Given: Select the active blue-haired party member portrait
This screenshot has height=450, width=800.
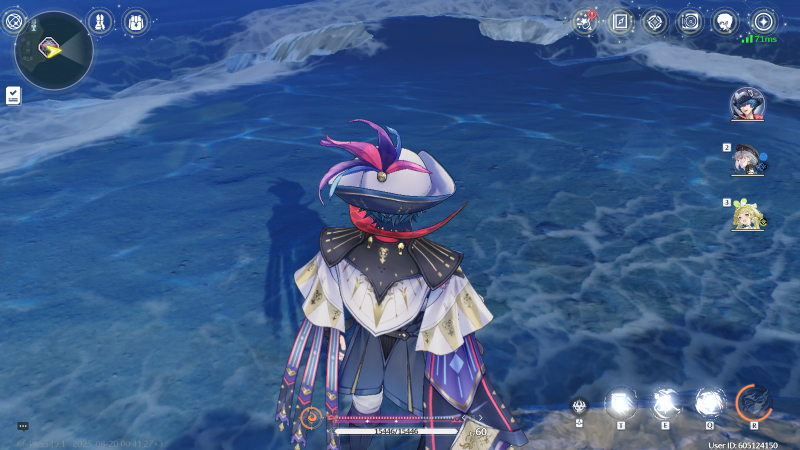Looking at the screenshot, I should coord(747,104).
